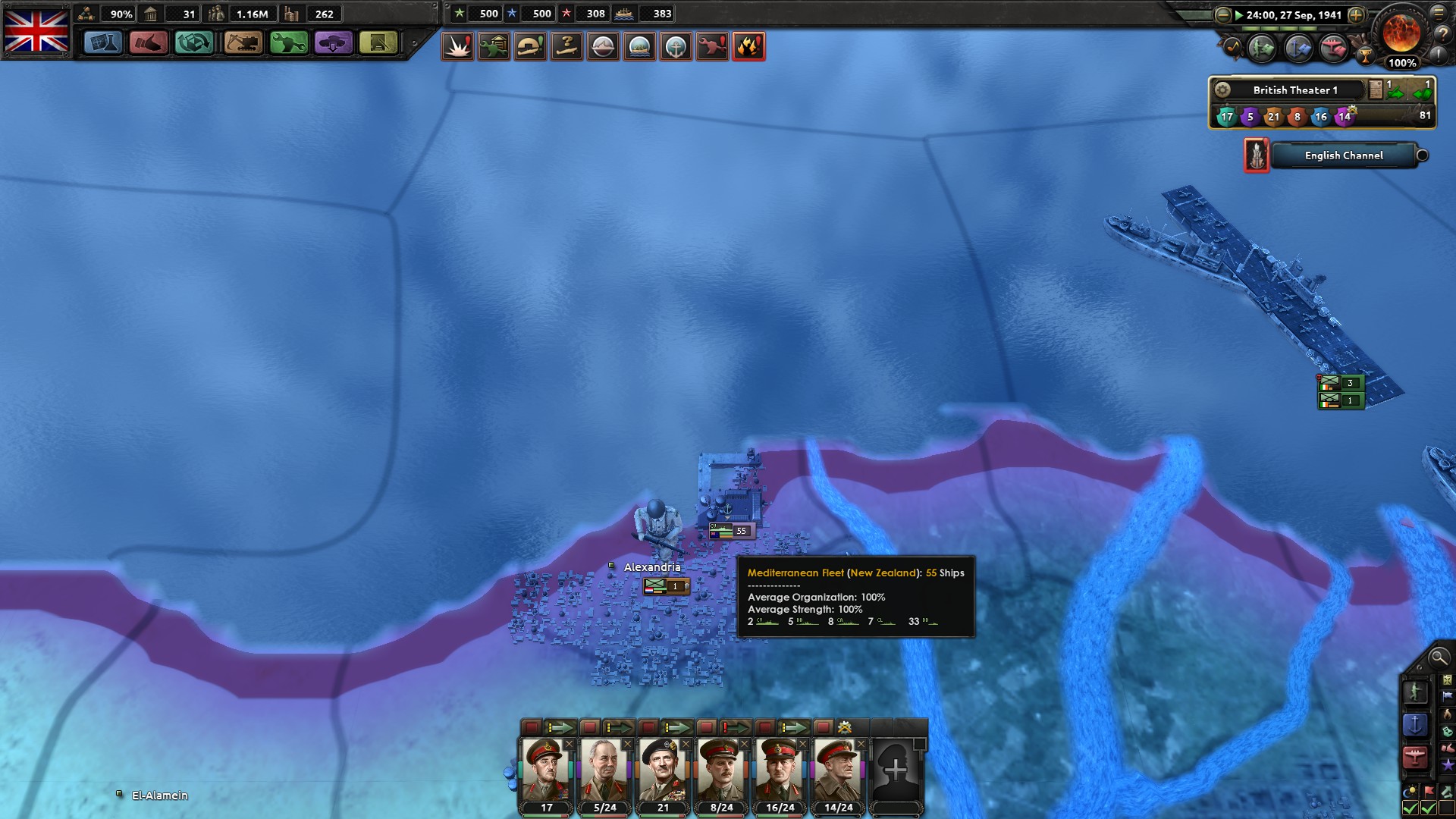This screenshot has width=1456, height=819.
Task: Toggle the music player with the note icon
Action: [1233, 48]
